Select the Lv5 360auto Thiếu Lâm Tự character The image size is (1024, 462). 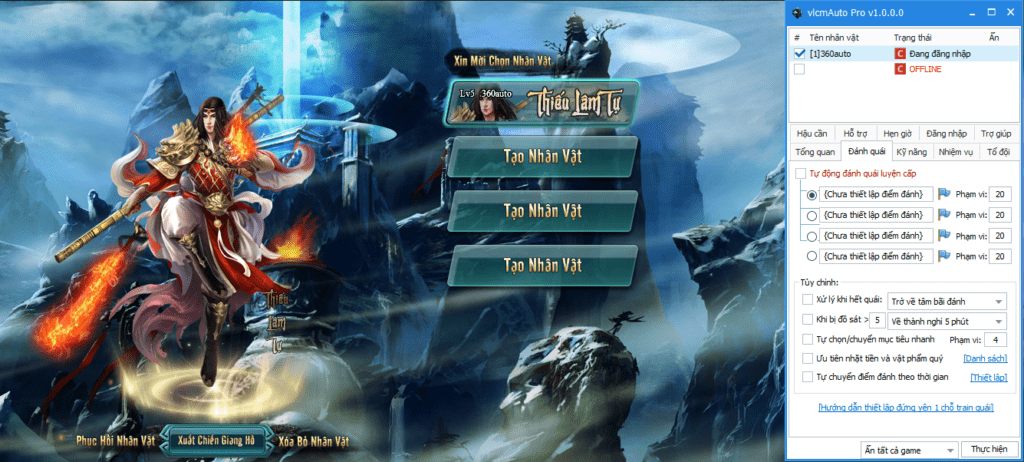tap(542, 103)
